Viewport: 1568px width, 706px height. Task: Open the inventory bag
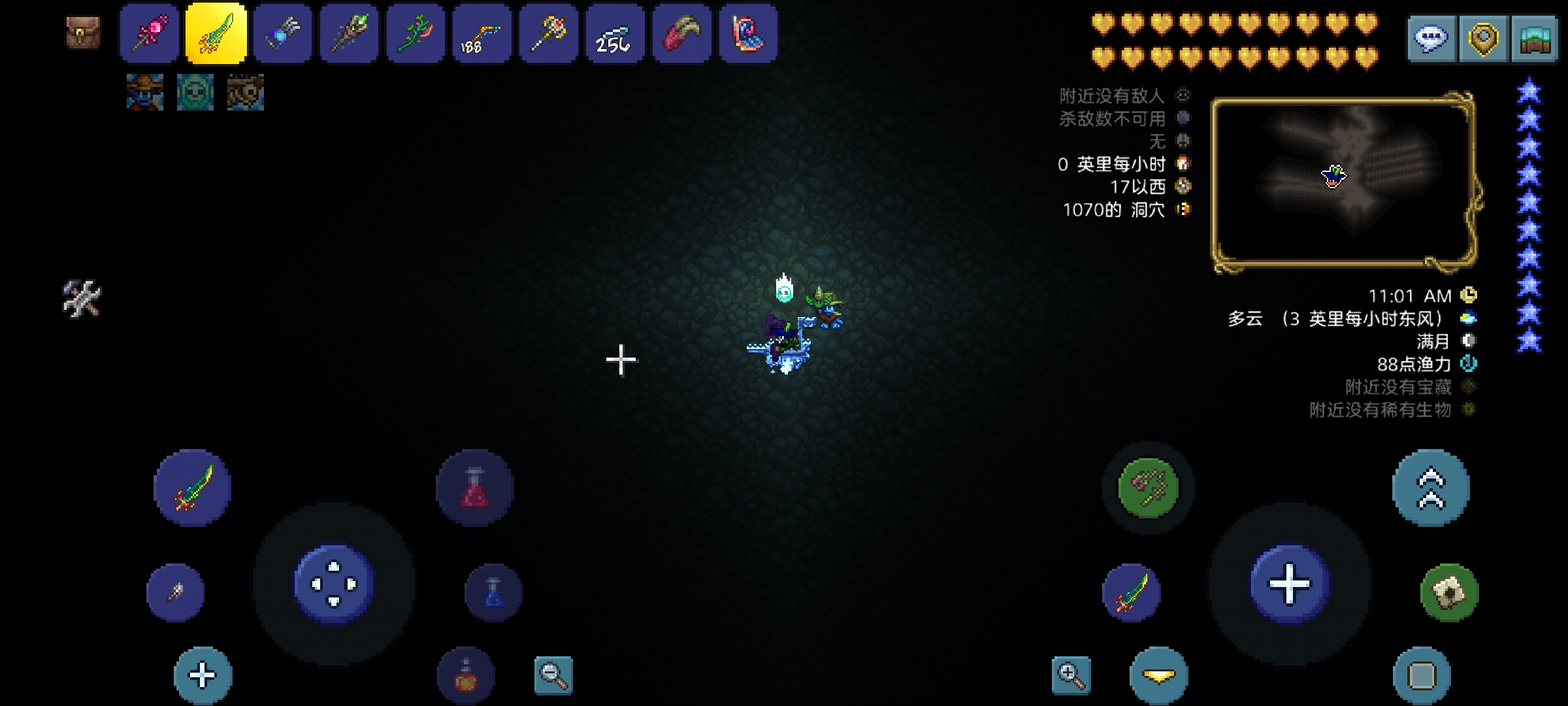point(84,33)
